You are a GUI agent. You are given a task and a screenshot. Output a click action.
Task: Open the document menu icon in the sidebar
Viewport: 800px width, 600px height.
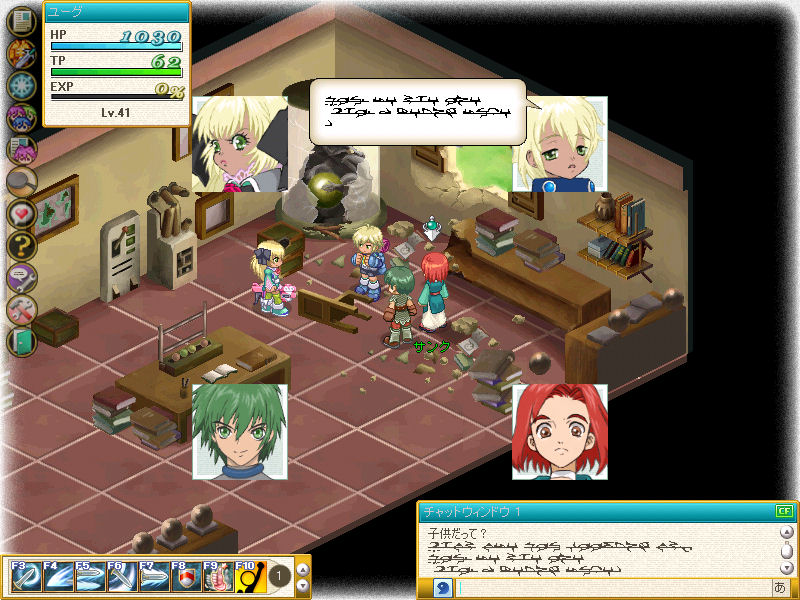[x=21, y=22]
